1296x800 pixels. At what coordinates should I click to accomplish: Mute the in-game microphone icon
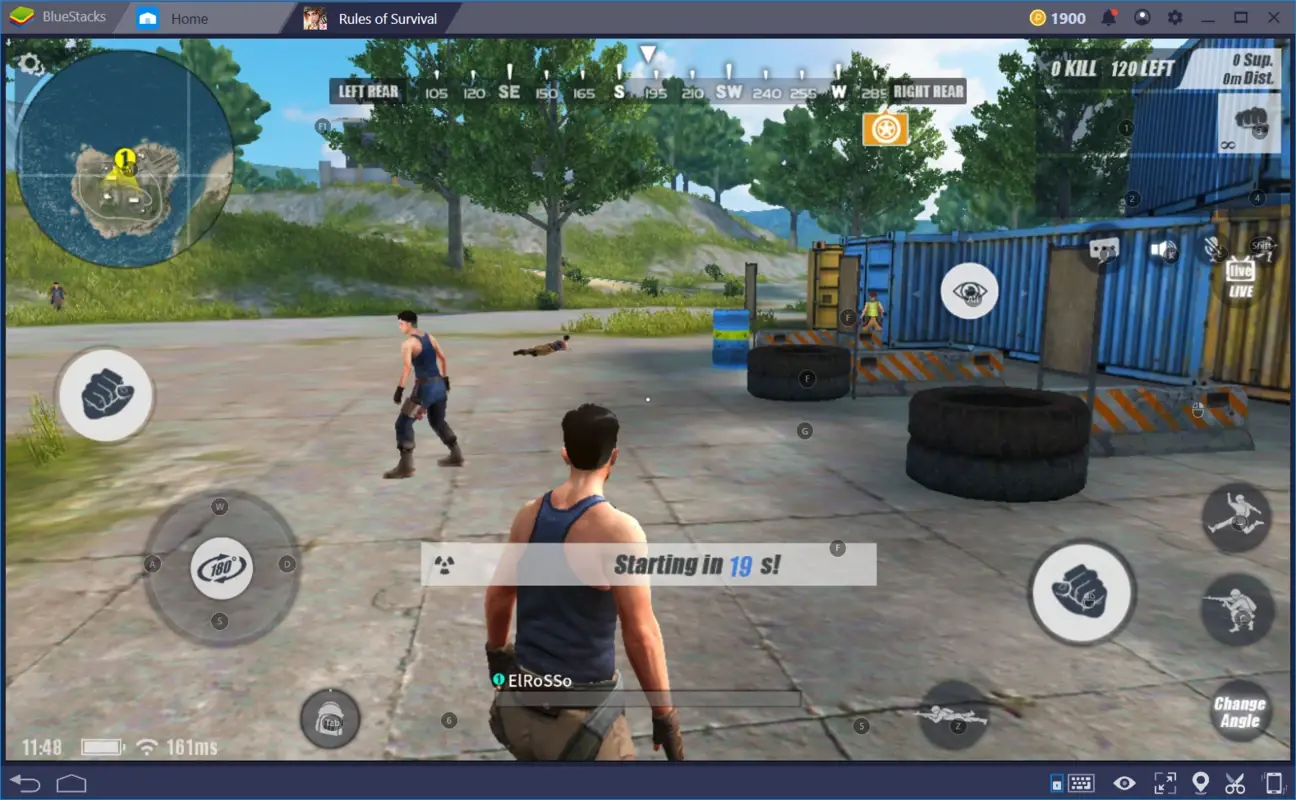coord(1214,250)
